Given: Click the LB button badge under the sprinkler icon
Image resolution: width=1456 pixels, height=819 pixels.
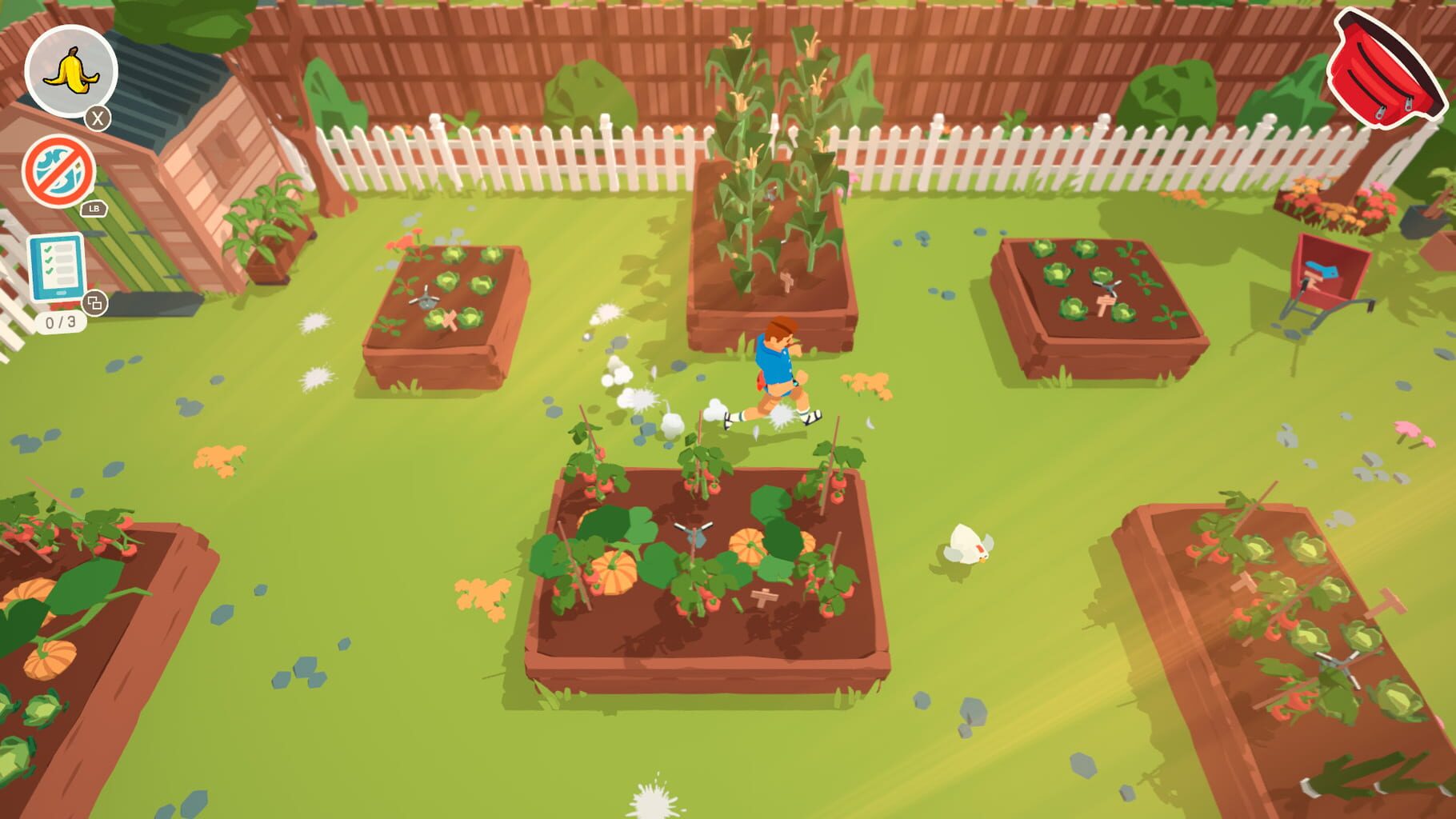Looking at the screenshot, I should (94, 210).
